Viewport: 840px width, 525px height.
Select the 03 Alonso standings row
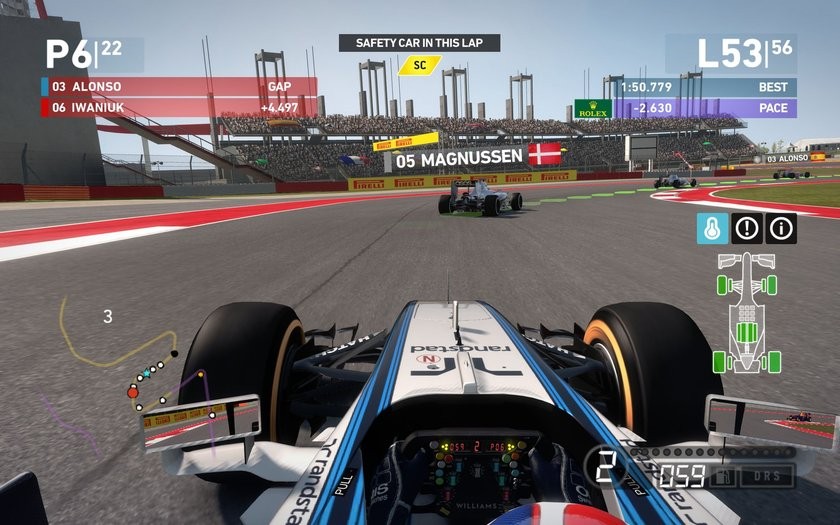(178, 87)
